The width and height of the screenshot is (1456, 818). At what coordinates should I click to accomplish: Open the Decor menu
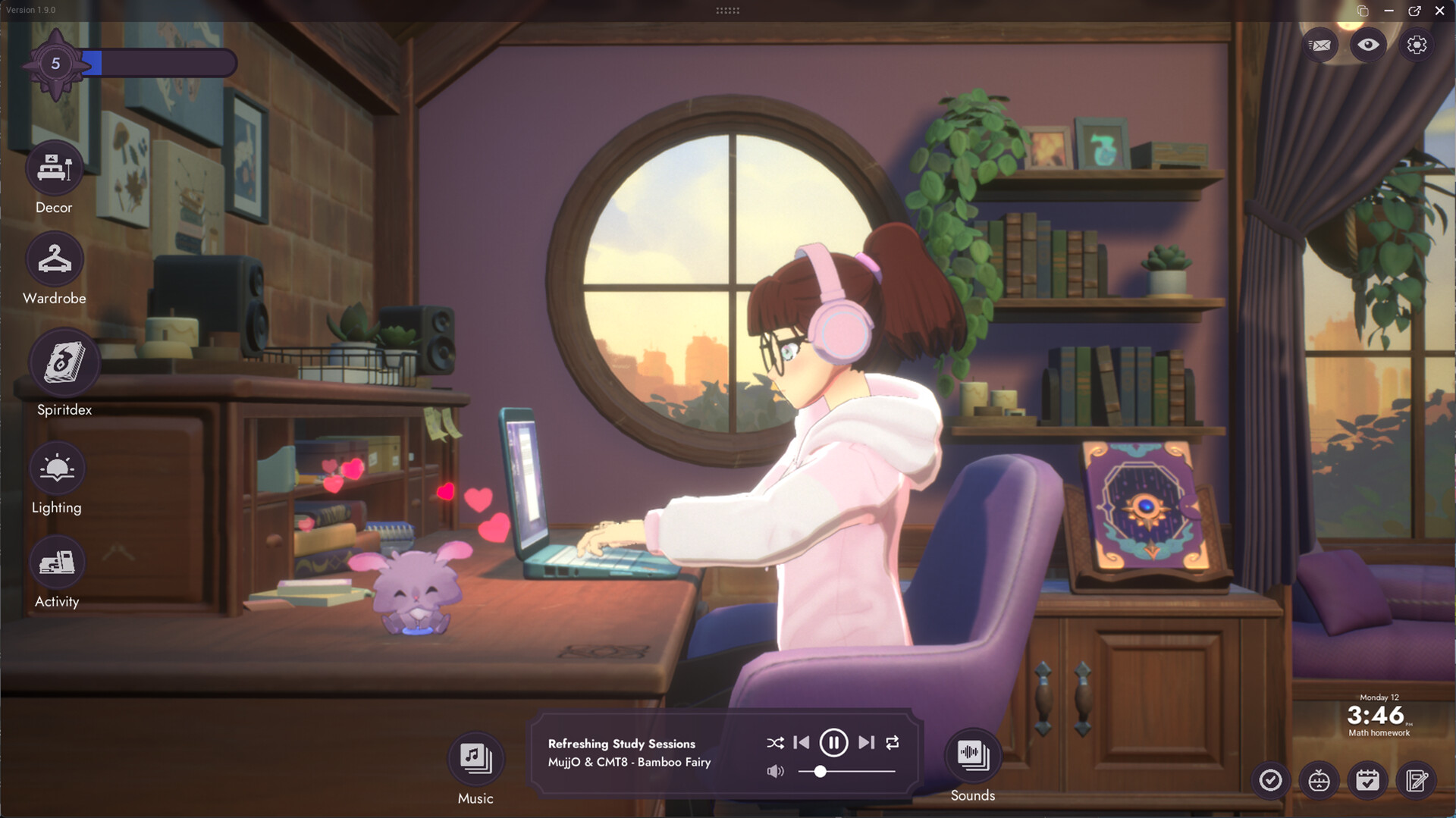54,168
